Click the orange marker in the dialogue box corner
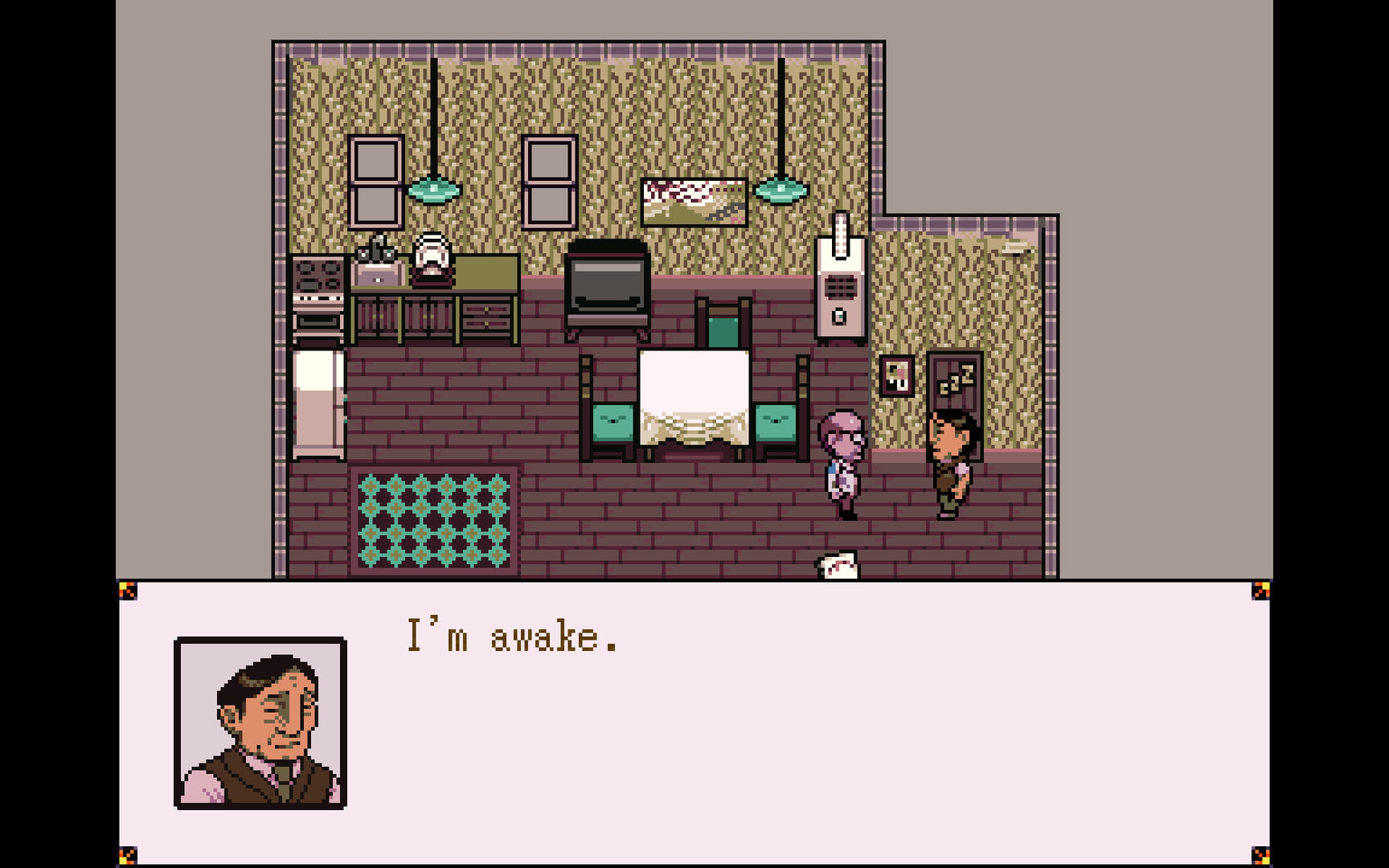Viewport: 1389px width, 868px height. [x=129, y=589]
